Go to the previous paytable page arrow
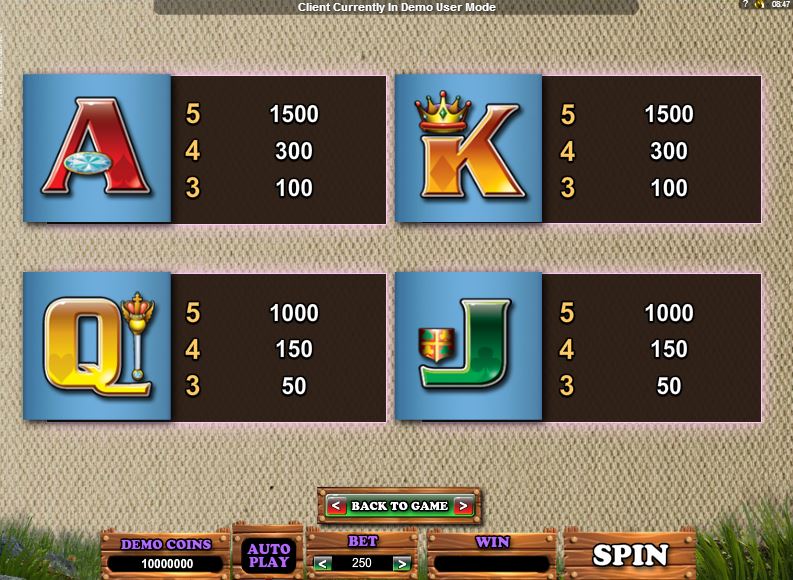Viewport: 793px width, 580px height. pos(336,506)
